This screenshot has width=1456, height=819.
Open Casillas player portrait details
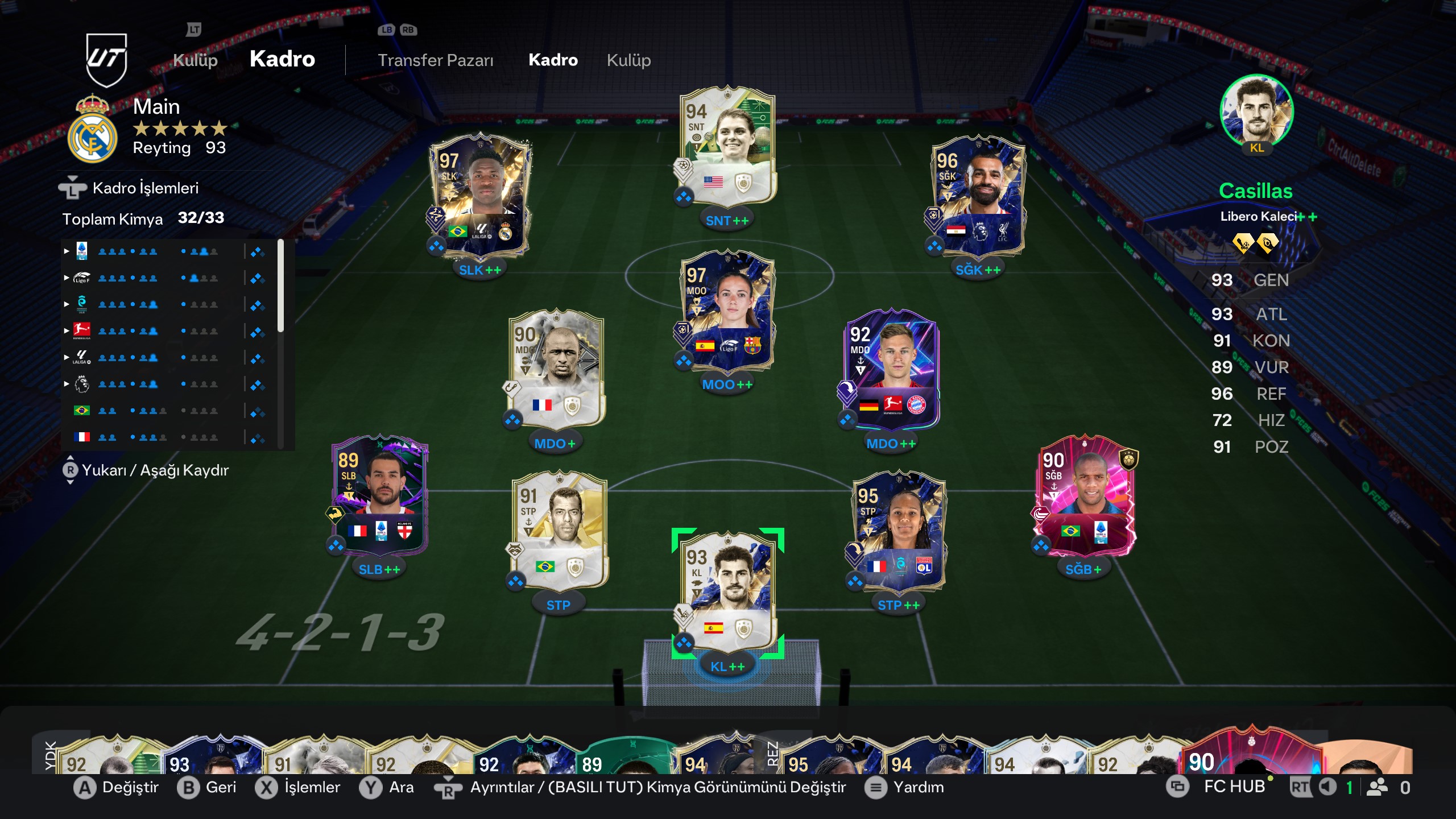[1256, 112]
